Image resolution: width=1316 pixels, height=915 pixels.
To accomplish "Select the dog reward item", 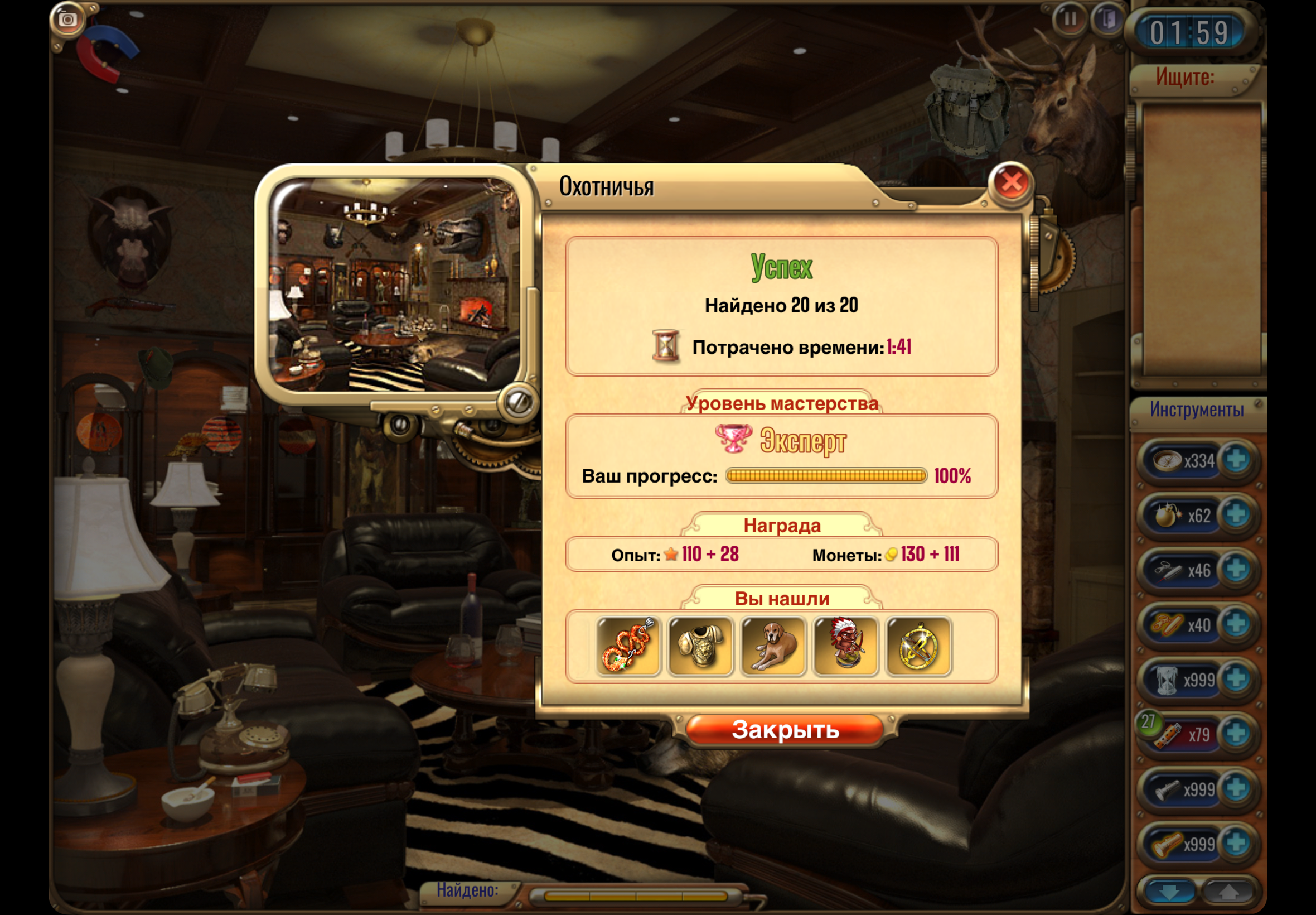I will pos(773,646).
